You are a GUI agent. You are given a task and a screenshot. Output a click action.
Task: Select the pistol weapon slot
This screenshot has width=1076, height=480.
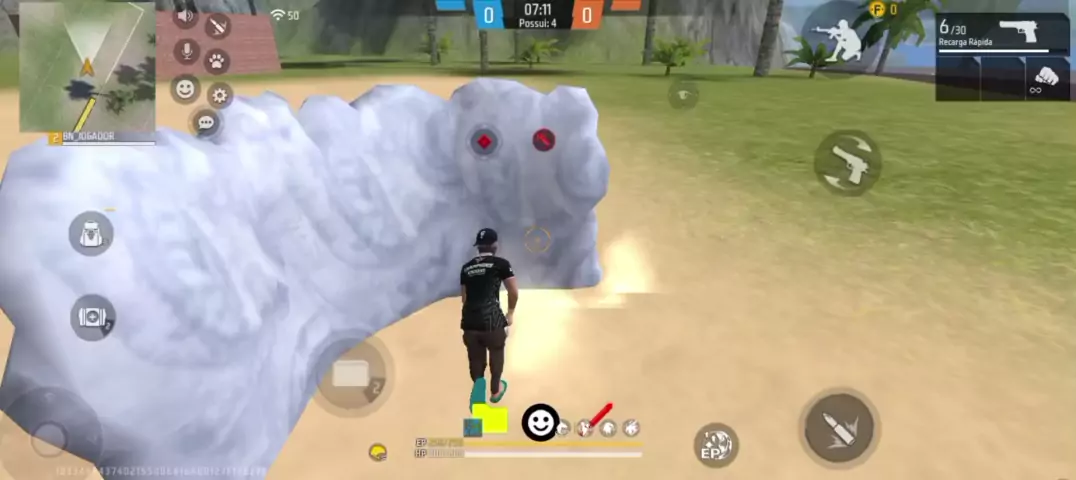click(x=1002, y=33)
